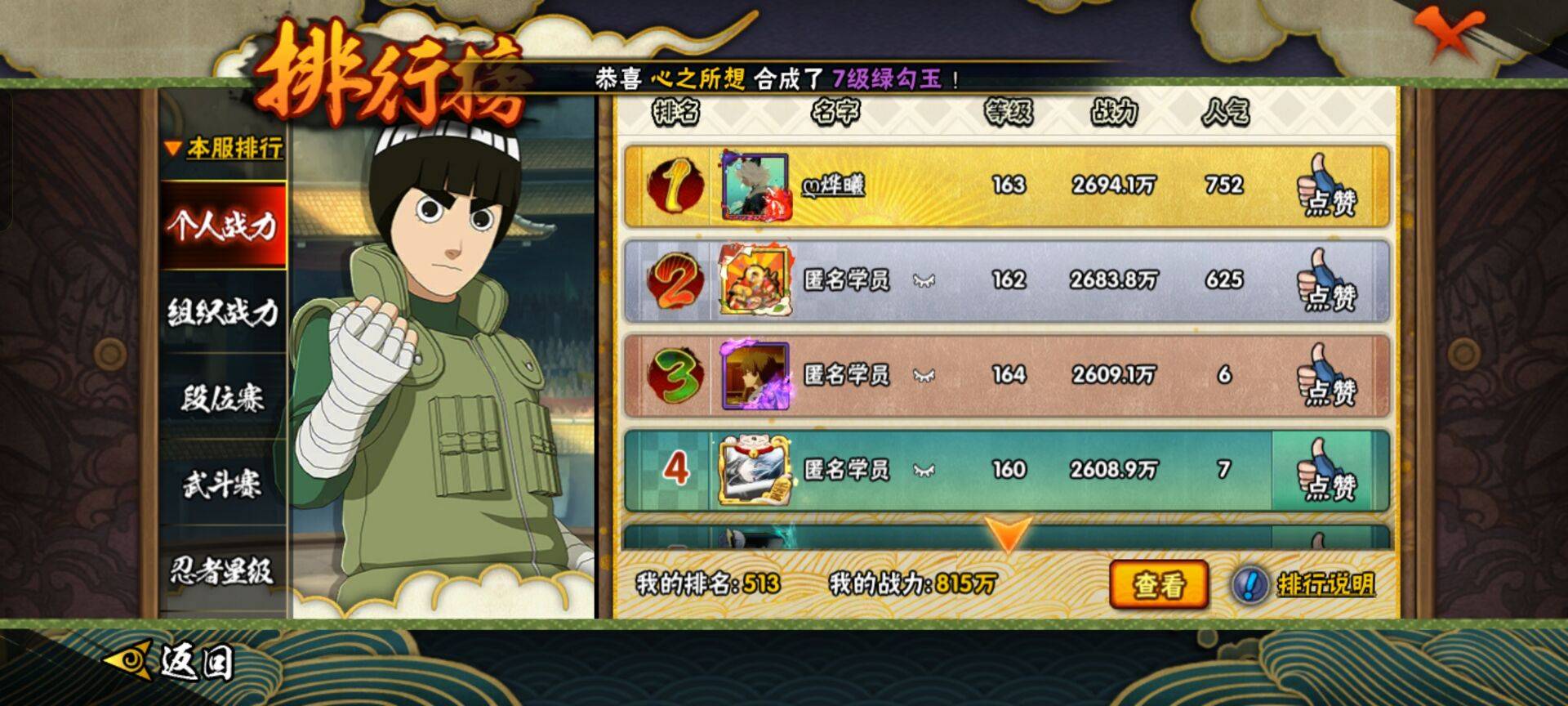Like the rank 4 player entry
The width and height of the screenshot is (1568, 706).
(1326, 471)
